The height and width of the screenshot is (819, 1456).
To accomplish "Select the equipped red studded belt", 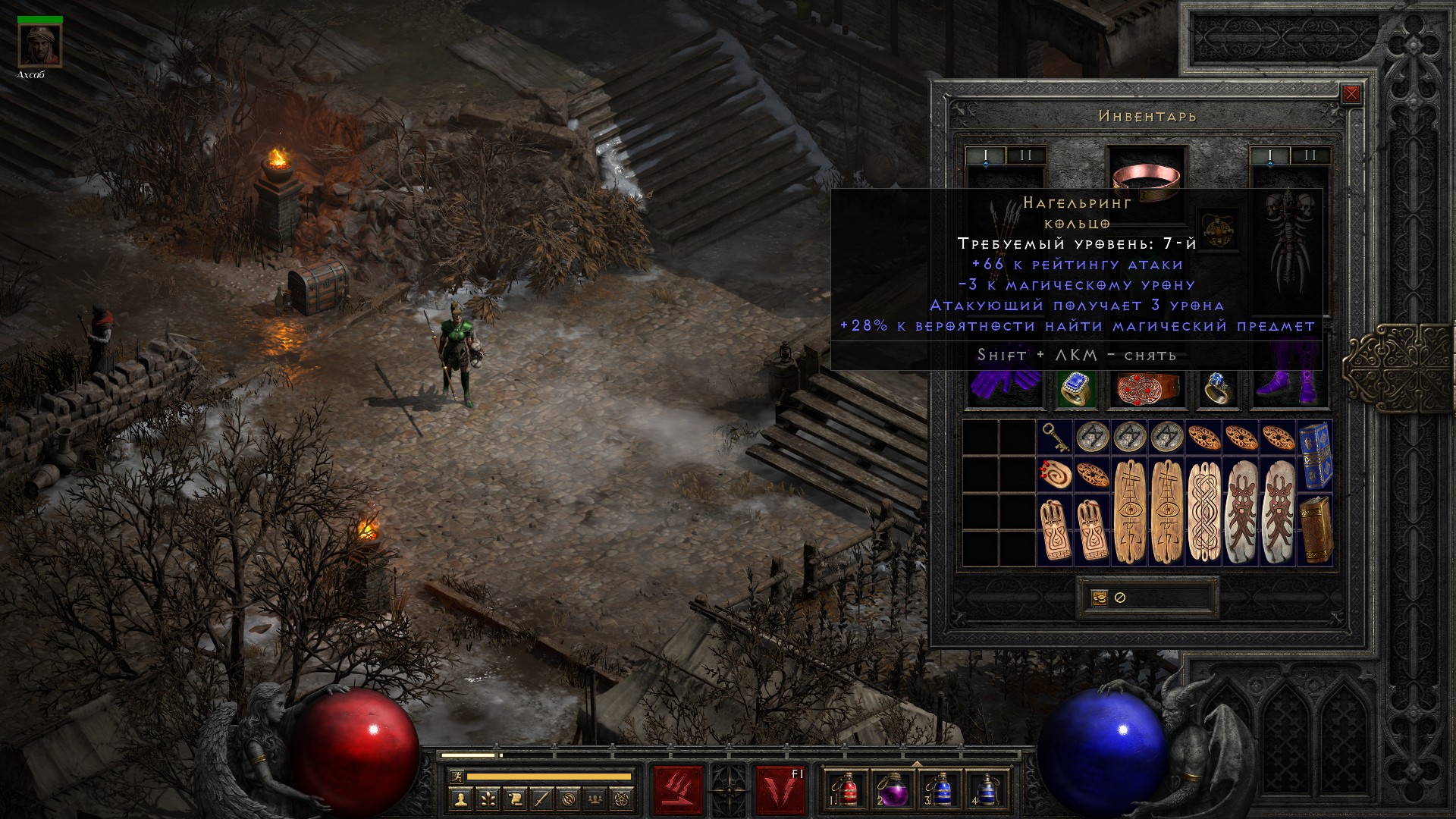I will pyautogui.click(x=1147, y=388).
